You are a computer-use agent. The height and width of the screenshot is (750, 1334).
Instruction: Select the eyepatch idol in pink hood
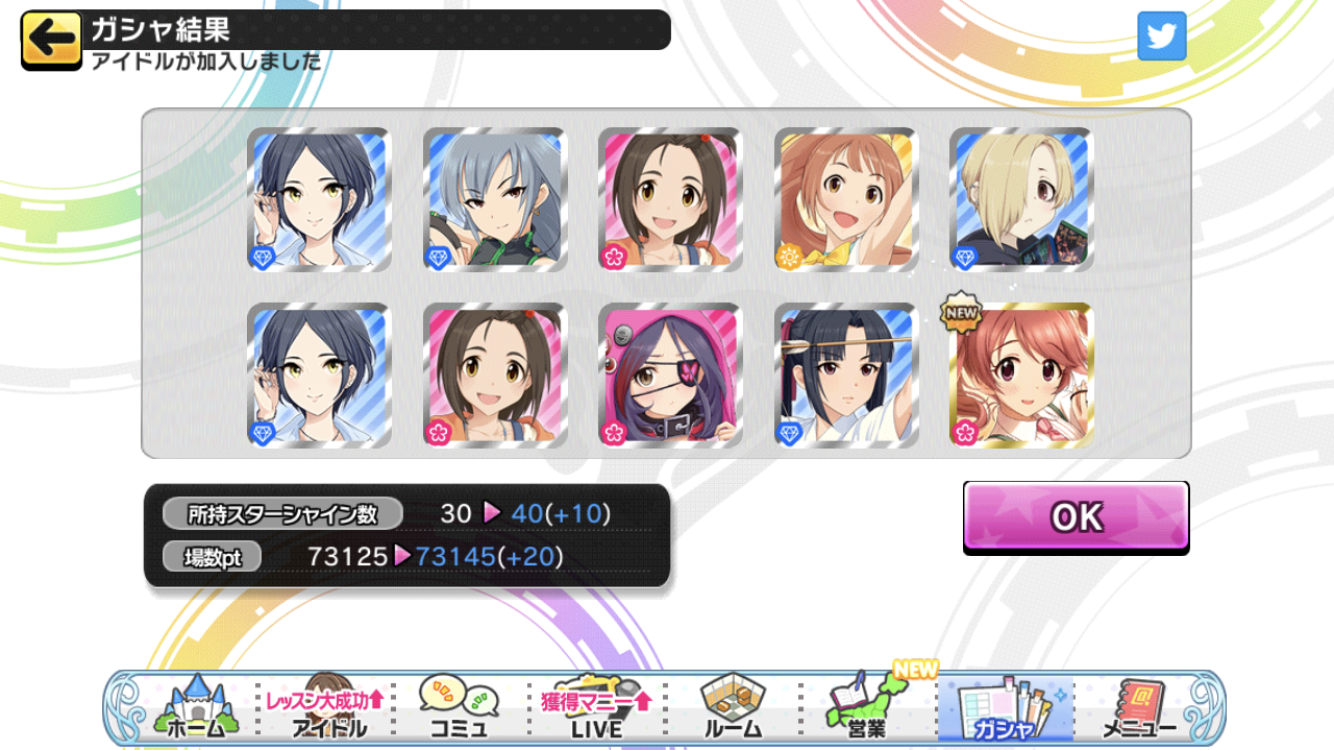[670, 375]
